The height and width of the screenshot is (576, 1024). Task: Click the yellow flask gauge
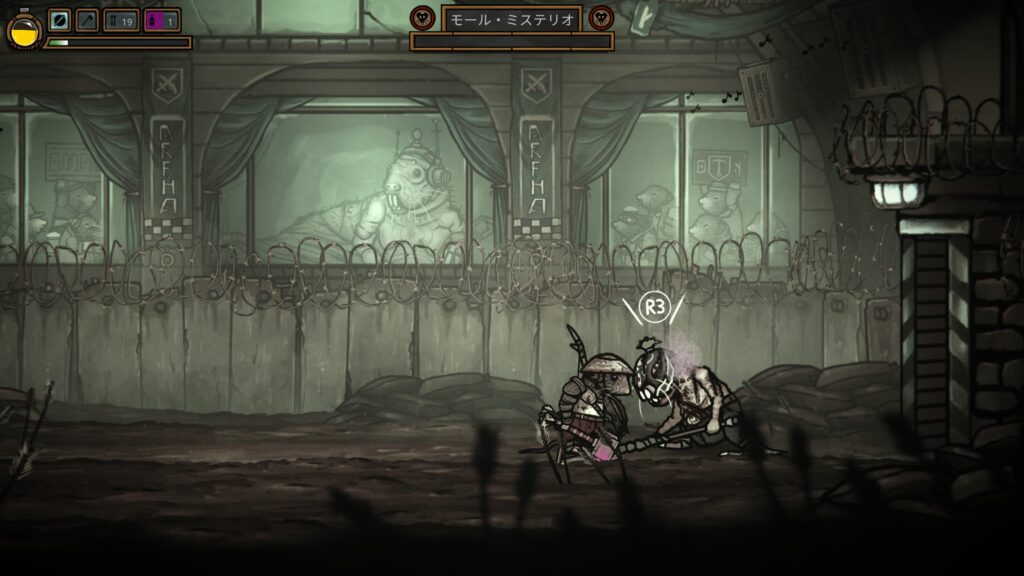point(22,31)
